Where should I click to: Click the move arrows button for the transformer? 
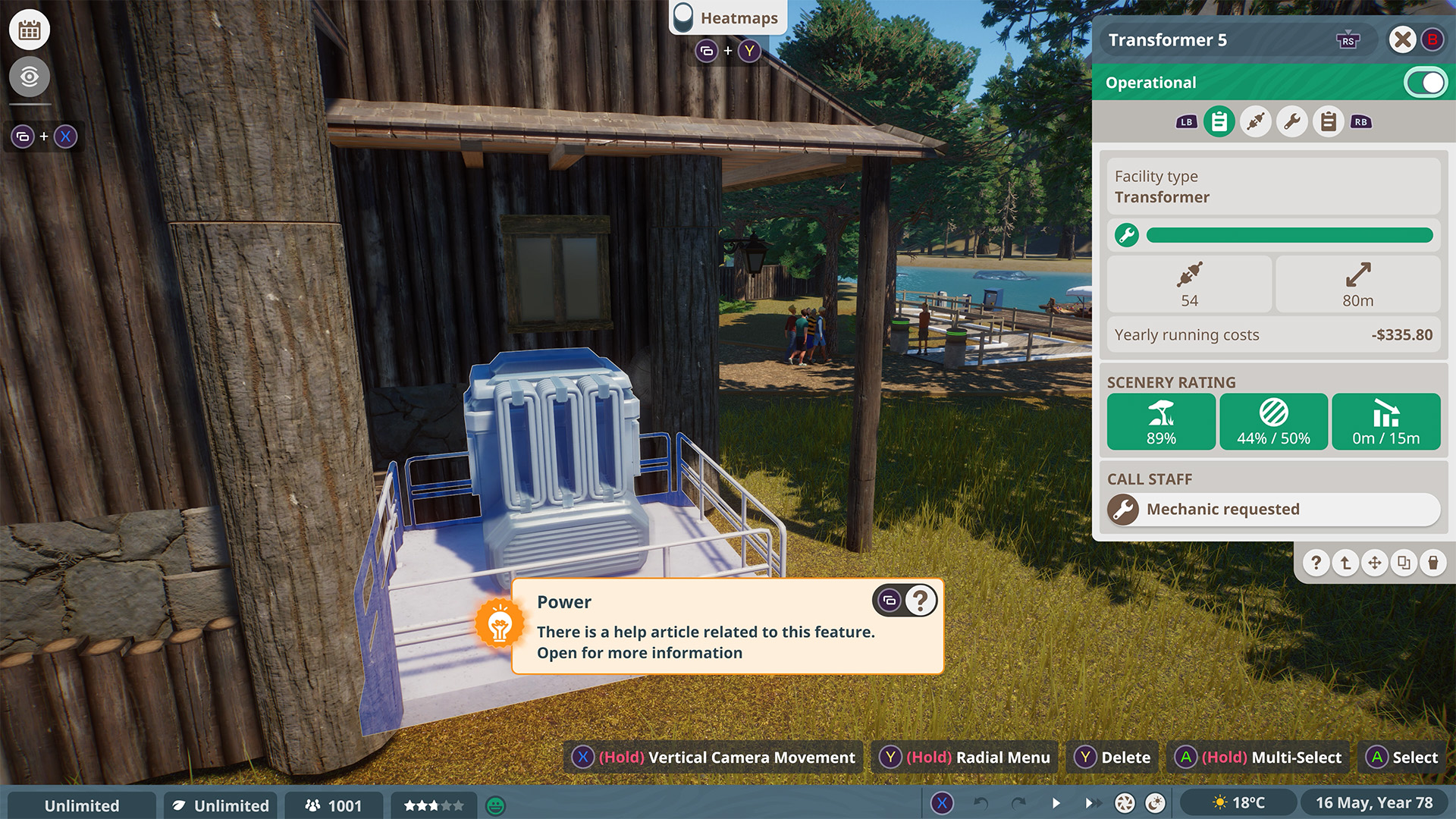coord(1374,563)
